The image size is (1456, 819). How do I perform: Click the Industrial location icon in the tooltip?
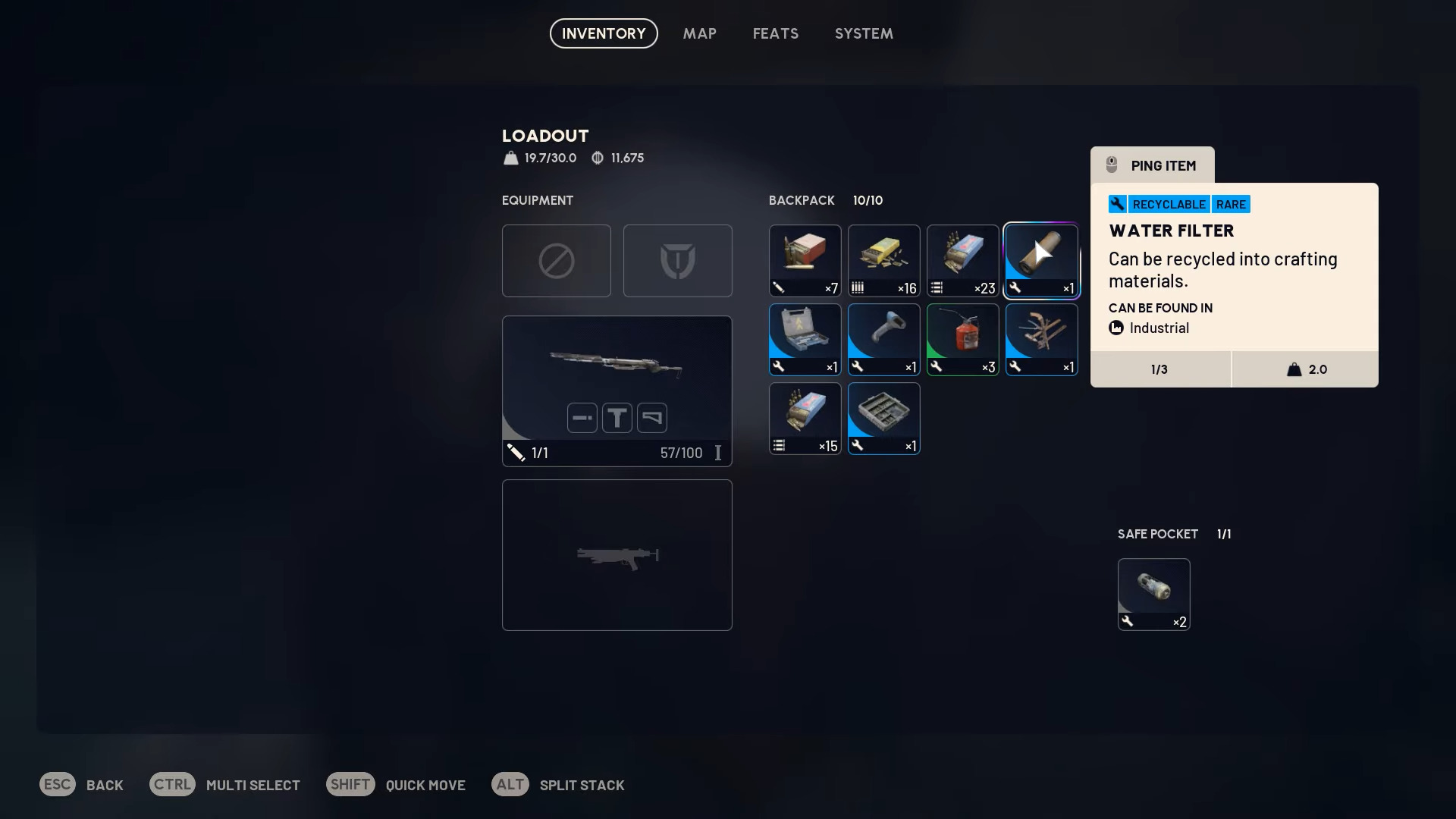[1116, 328]
